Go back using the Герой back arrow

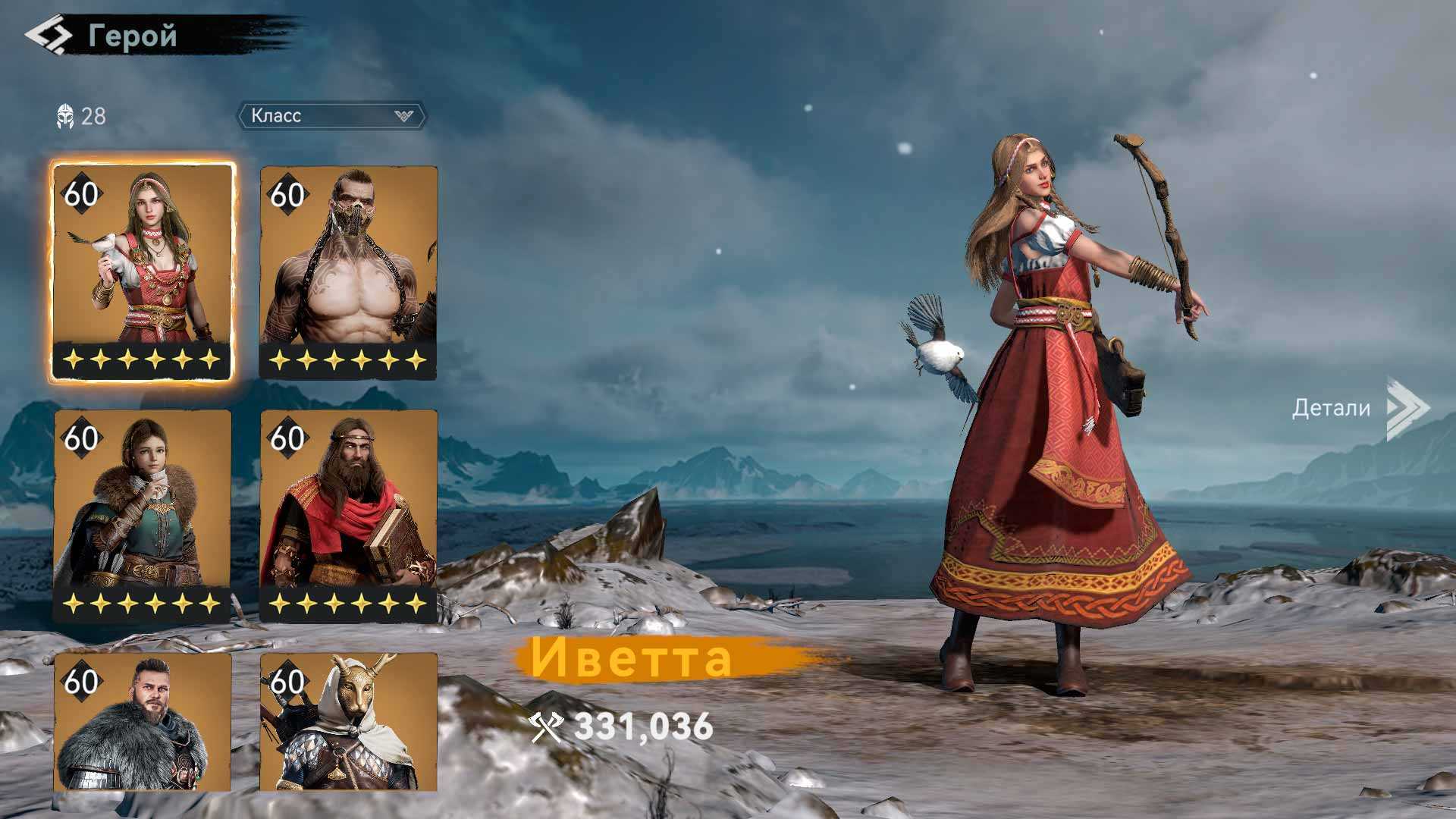coord(49,36)
